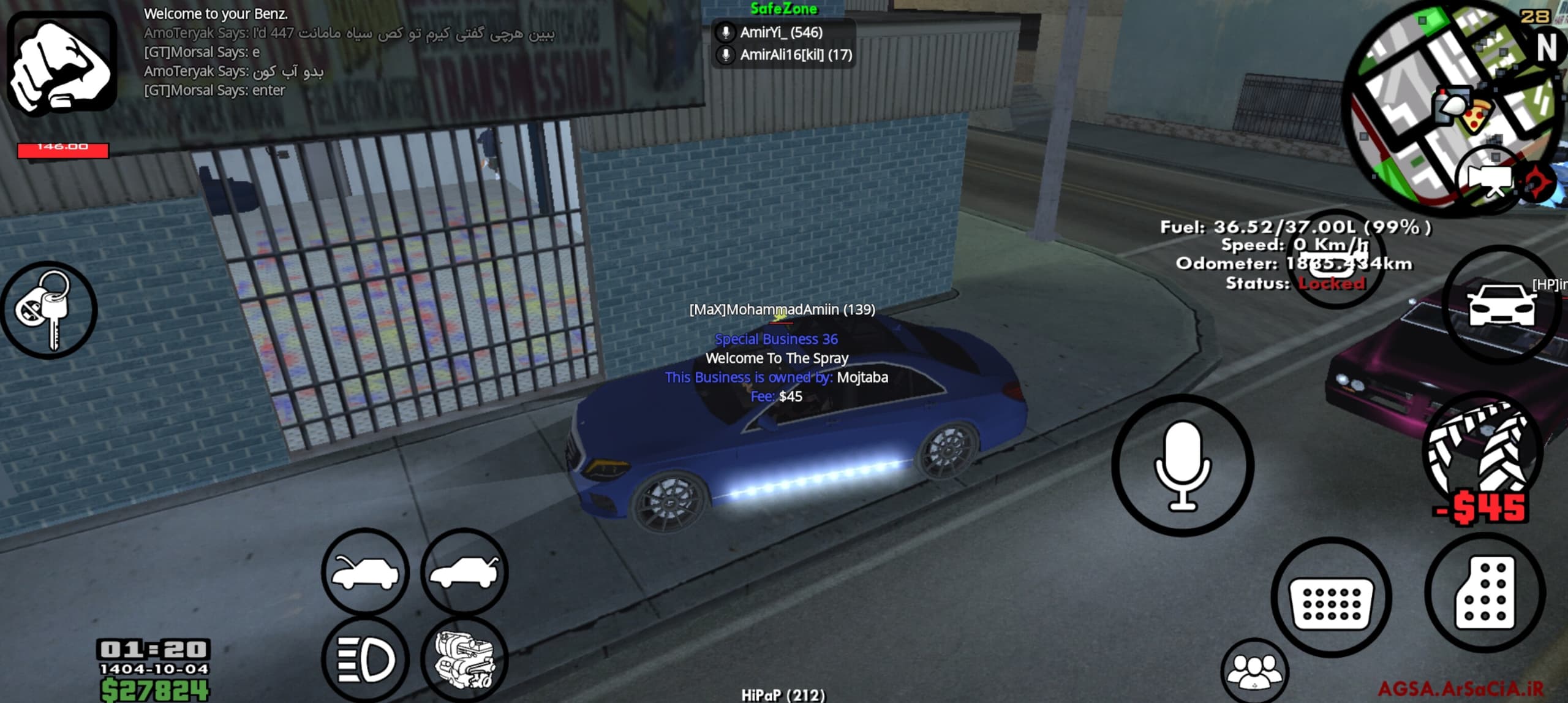The height and width of the screenshot is (703, 1568).
Task: Open the chat message log
Action: tap(349, 52)
